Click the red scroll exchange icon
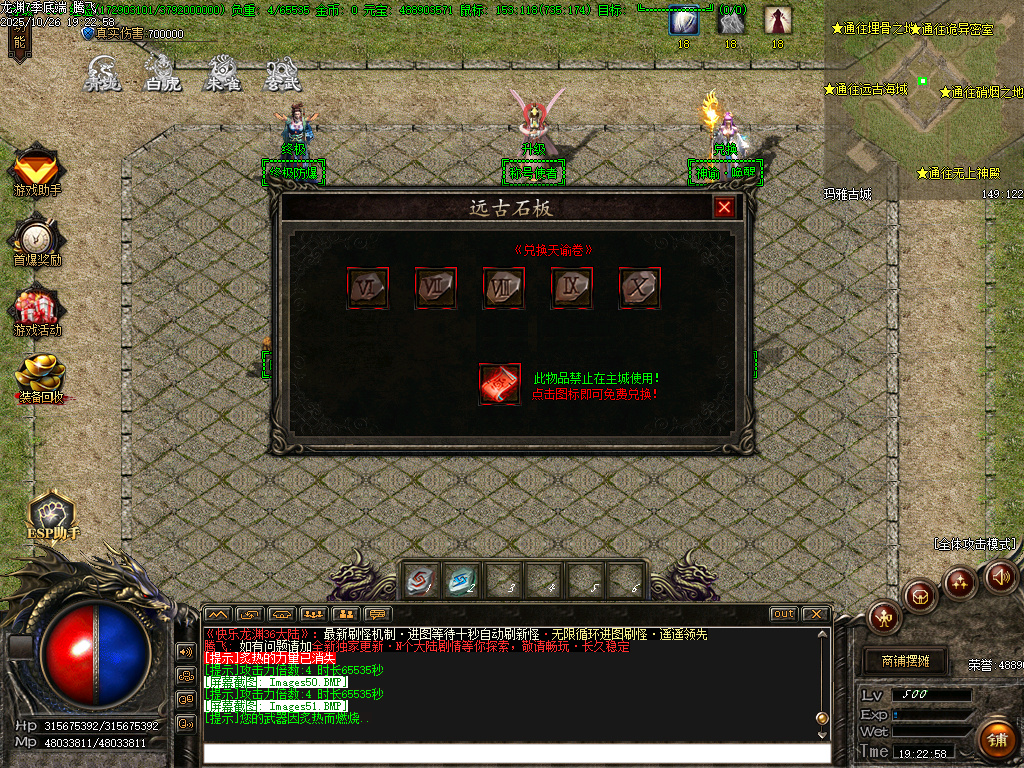This screenshot has height=768, width=1024. (499, 384)
